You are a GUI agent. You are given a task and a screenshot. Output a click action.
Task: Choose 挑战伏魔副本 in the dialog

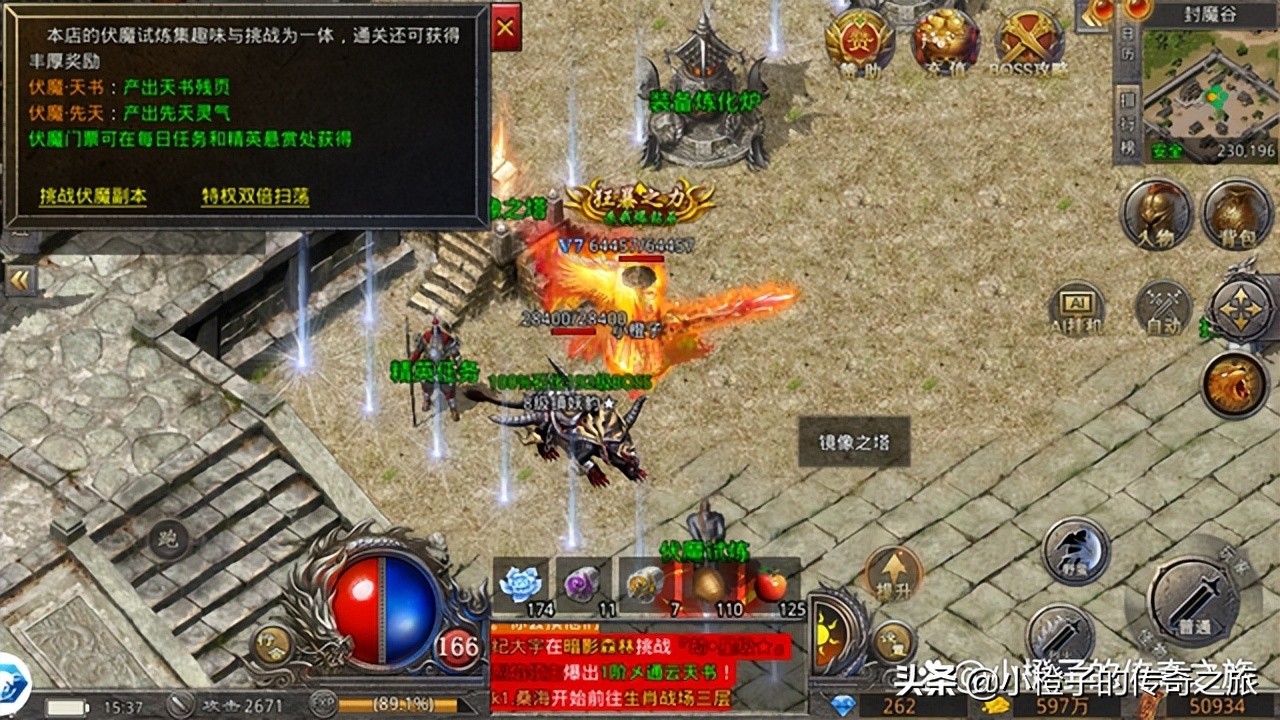[93, 196]
